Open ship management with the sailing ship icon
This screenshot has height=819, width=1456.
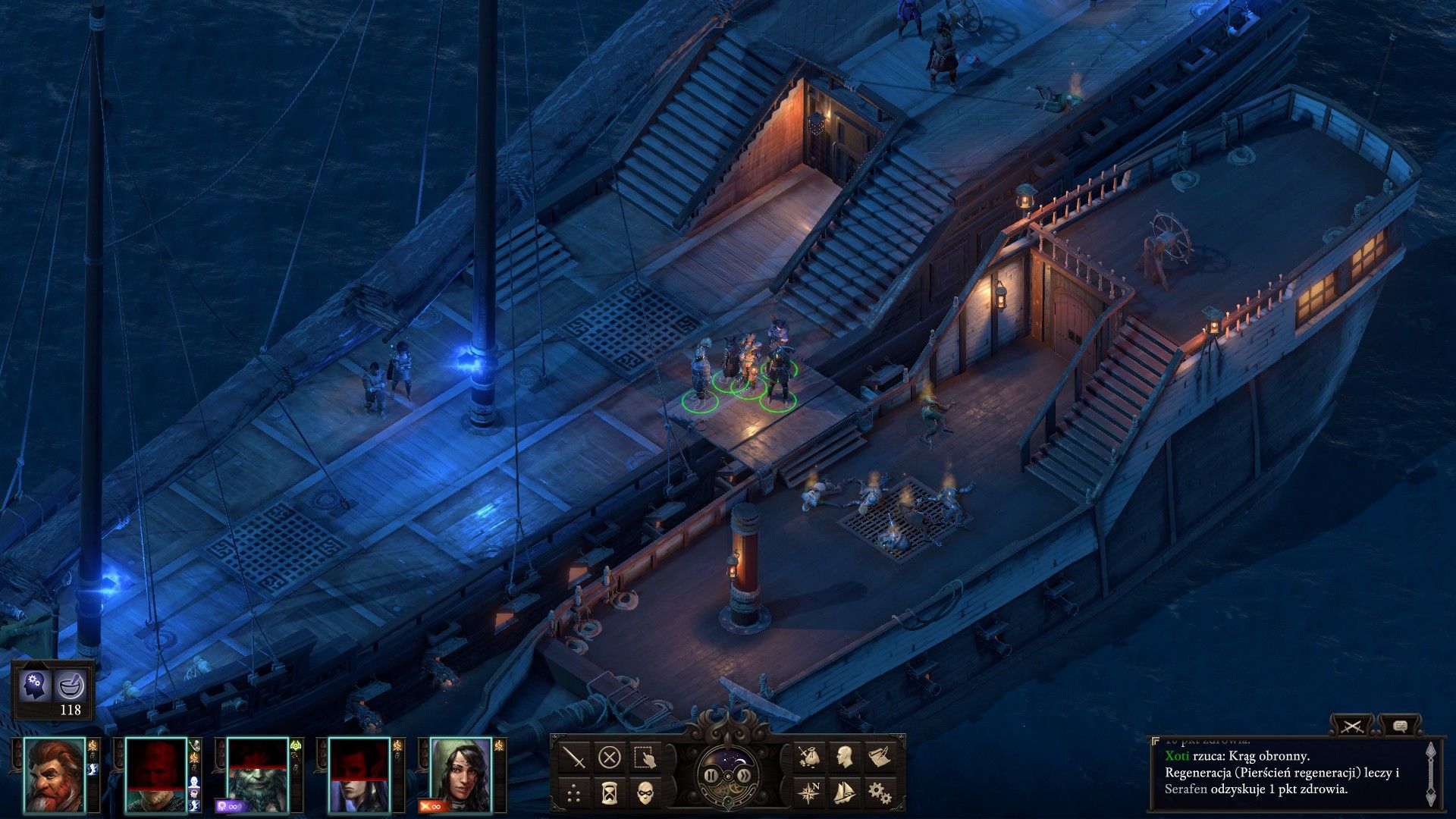844,793
